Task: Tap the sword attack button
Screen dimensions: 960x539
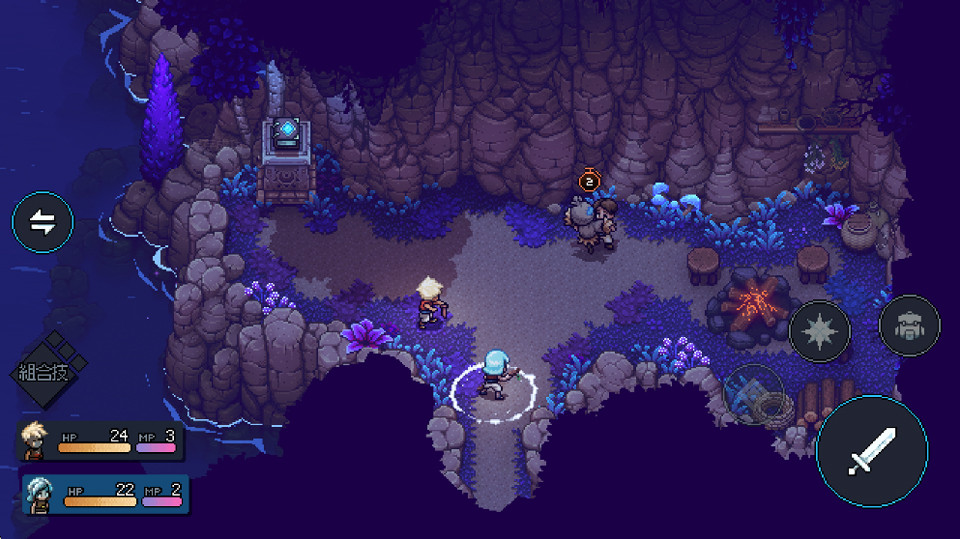Action: click(871, 450)
